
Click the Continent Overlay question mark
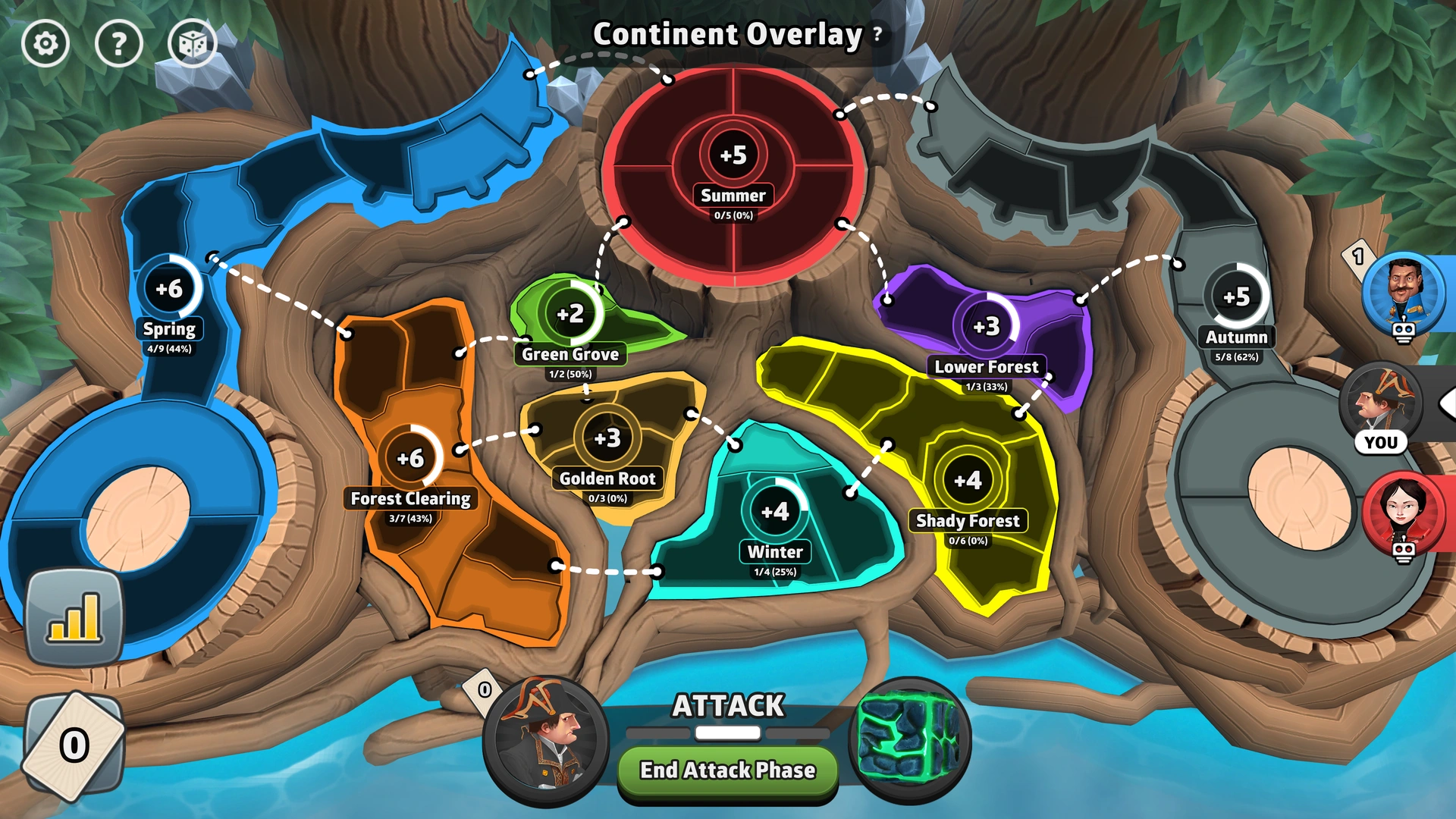click(x=877, y=35)
